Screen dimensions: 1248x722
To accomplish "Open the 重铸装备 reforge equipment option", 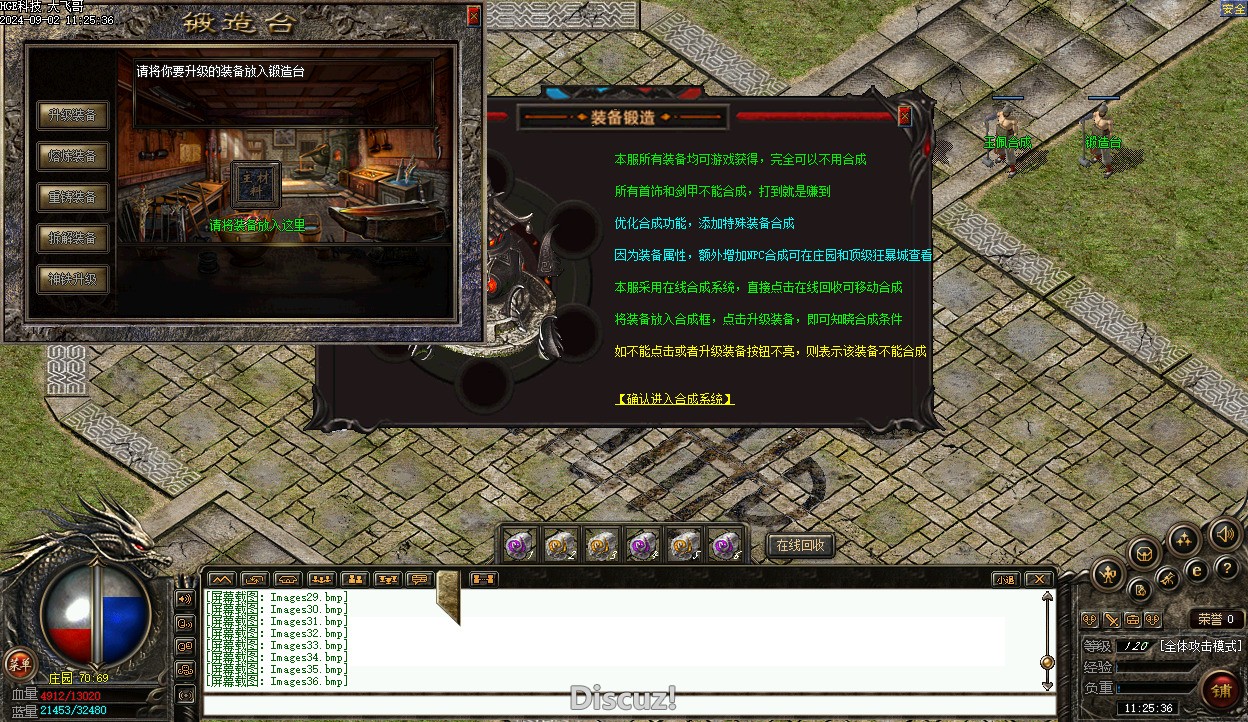I will tap(73, 197).
